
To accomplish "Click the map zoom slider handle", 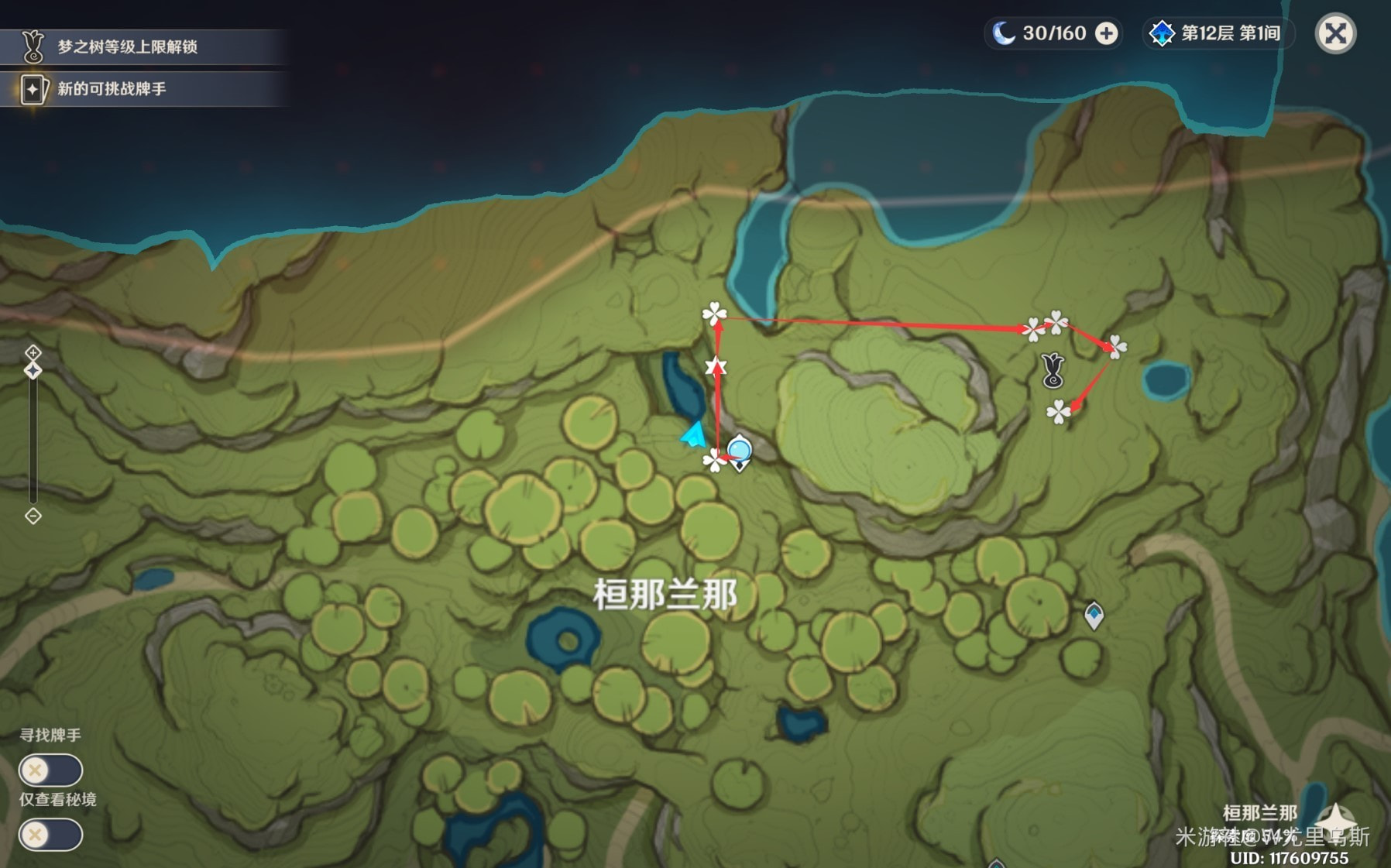I will coord(33,371).
